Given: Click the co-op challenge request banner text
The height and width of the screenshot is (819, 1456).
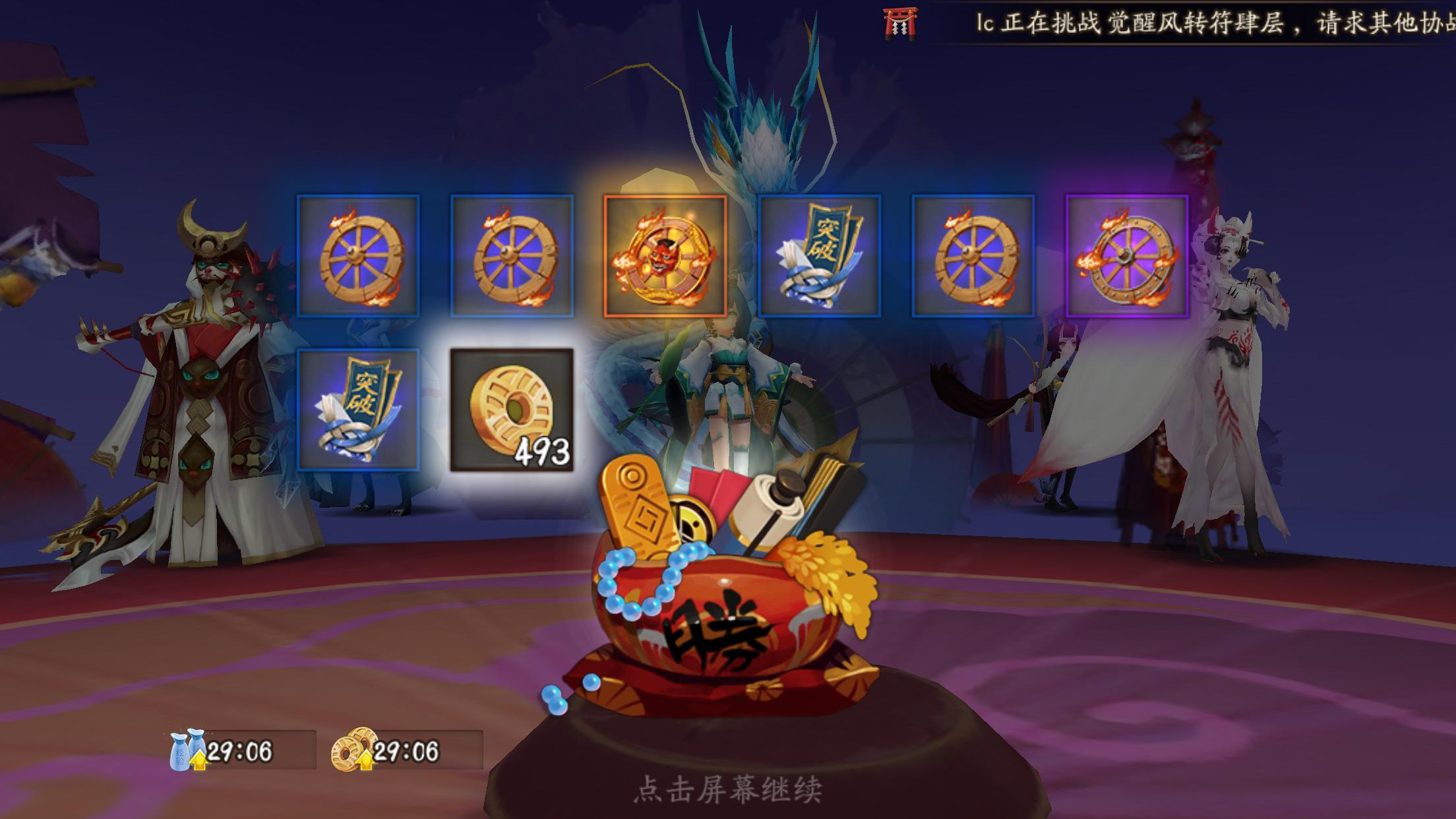Looking at the screenshot, I should 1187,20.
